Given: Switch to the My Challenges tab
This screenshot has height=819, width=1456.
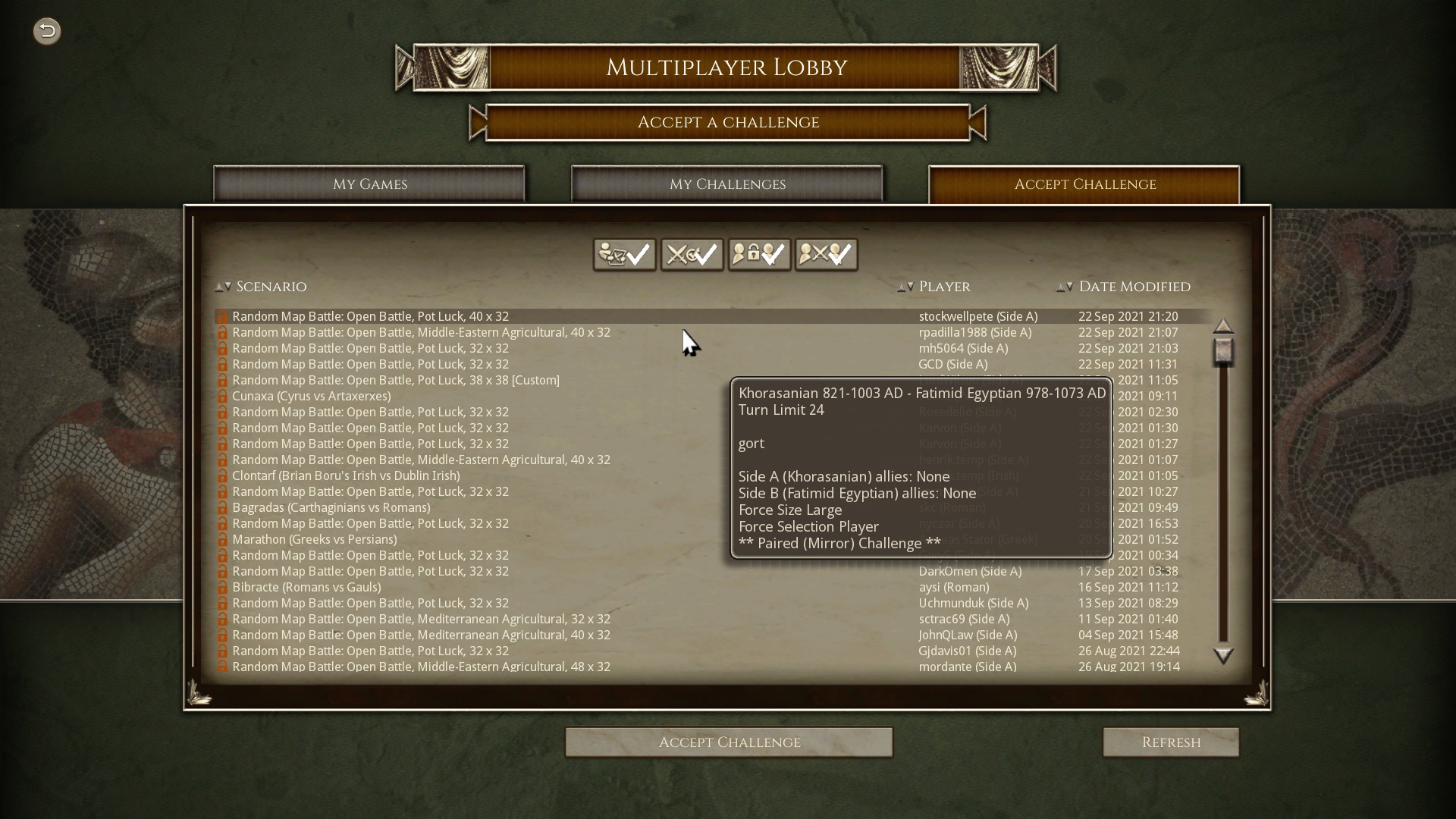Looking at the screenshot, I should pos(726,184).
